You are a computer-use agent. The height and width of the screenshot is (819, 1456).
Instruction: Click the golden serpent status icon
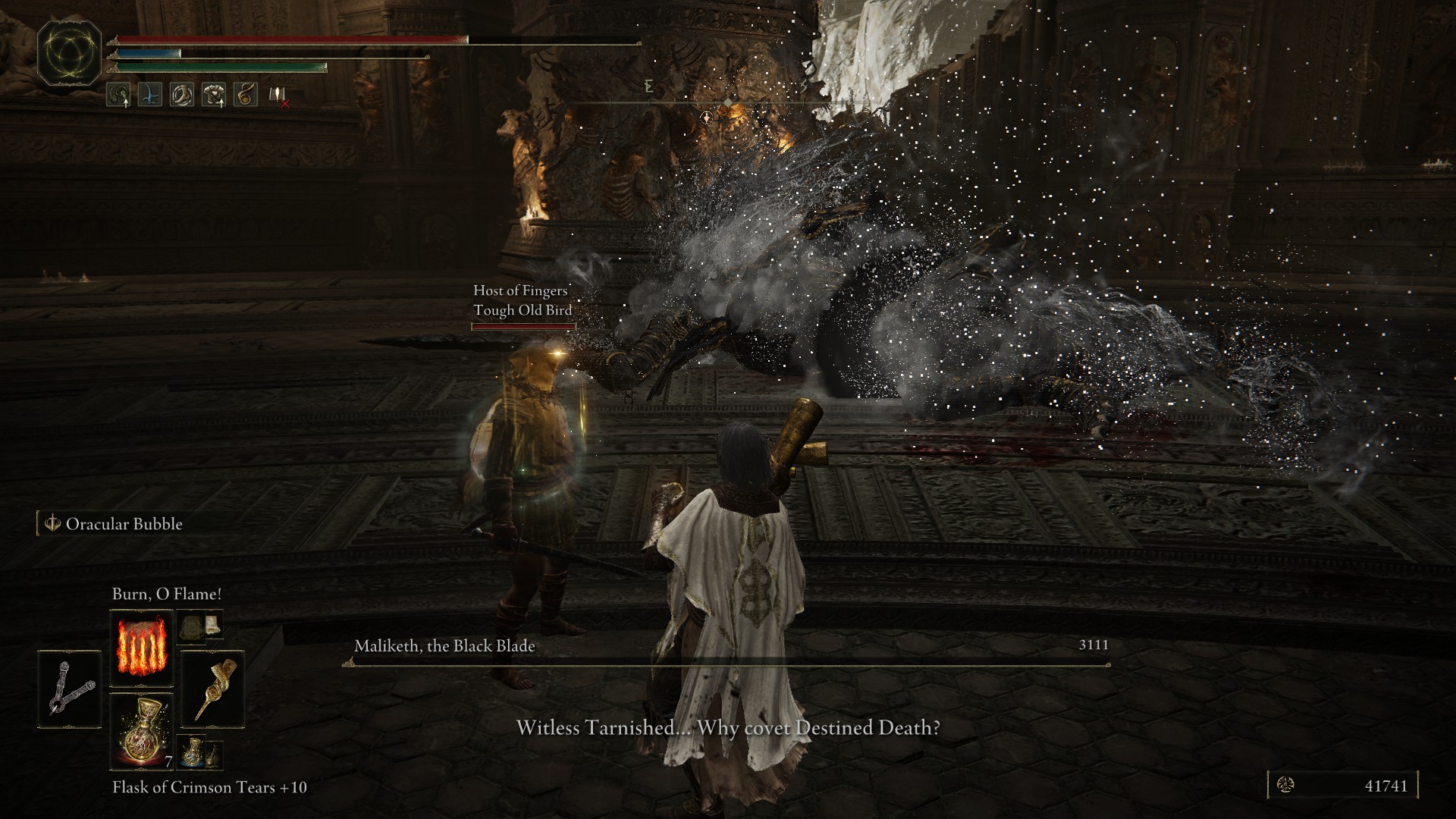tap(245, 95)
